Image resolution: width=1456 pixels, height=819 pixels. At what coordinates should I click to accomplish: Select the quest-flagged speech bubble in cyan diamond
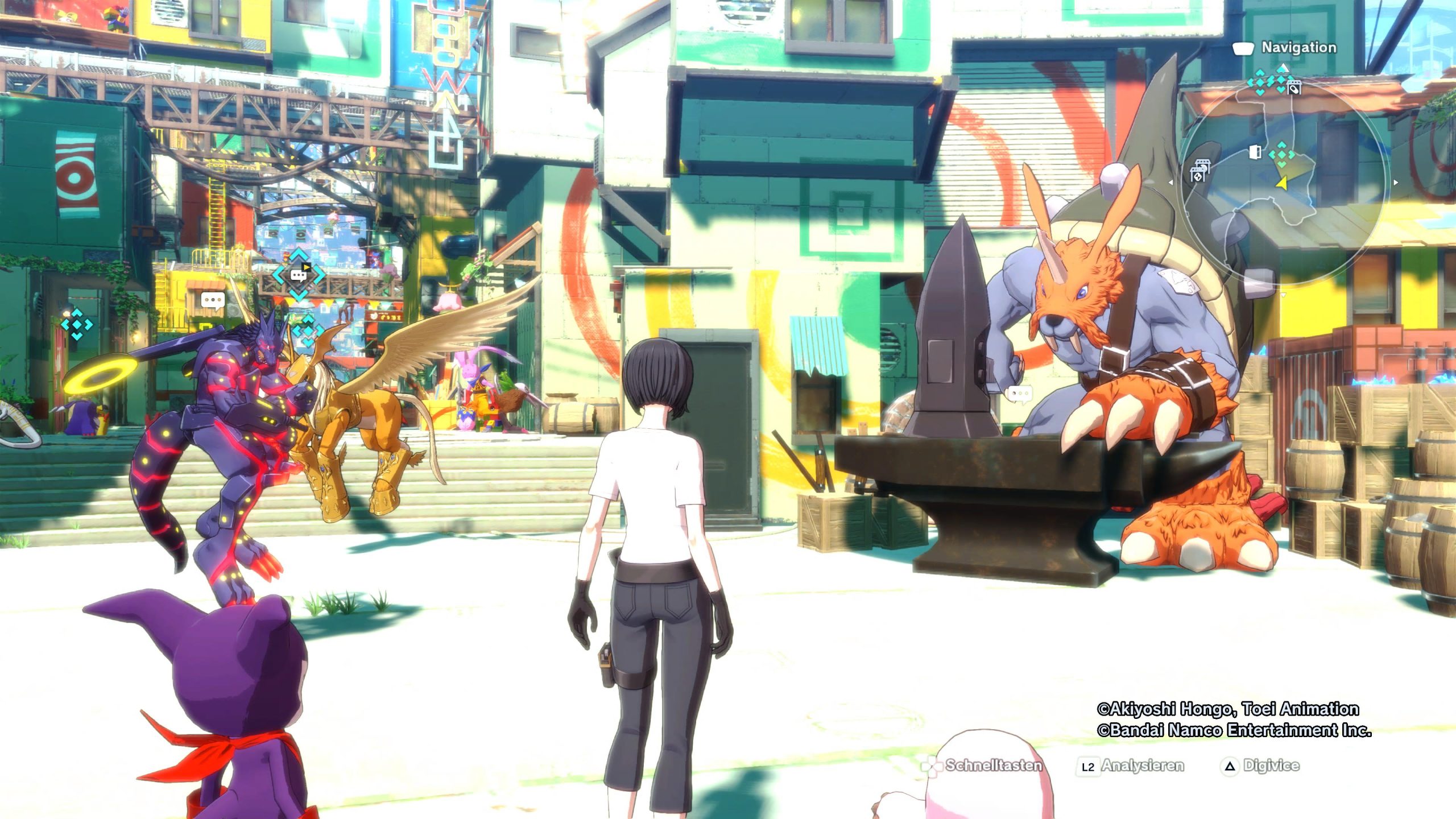point(299,275)
